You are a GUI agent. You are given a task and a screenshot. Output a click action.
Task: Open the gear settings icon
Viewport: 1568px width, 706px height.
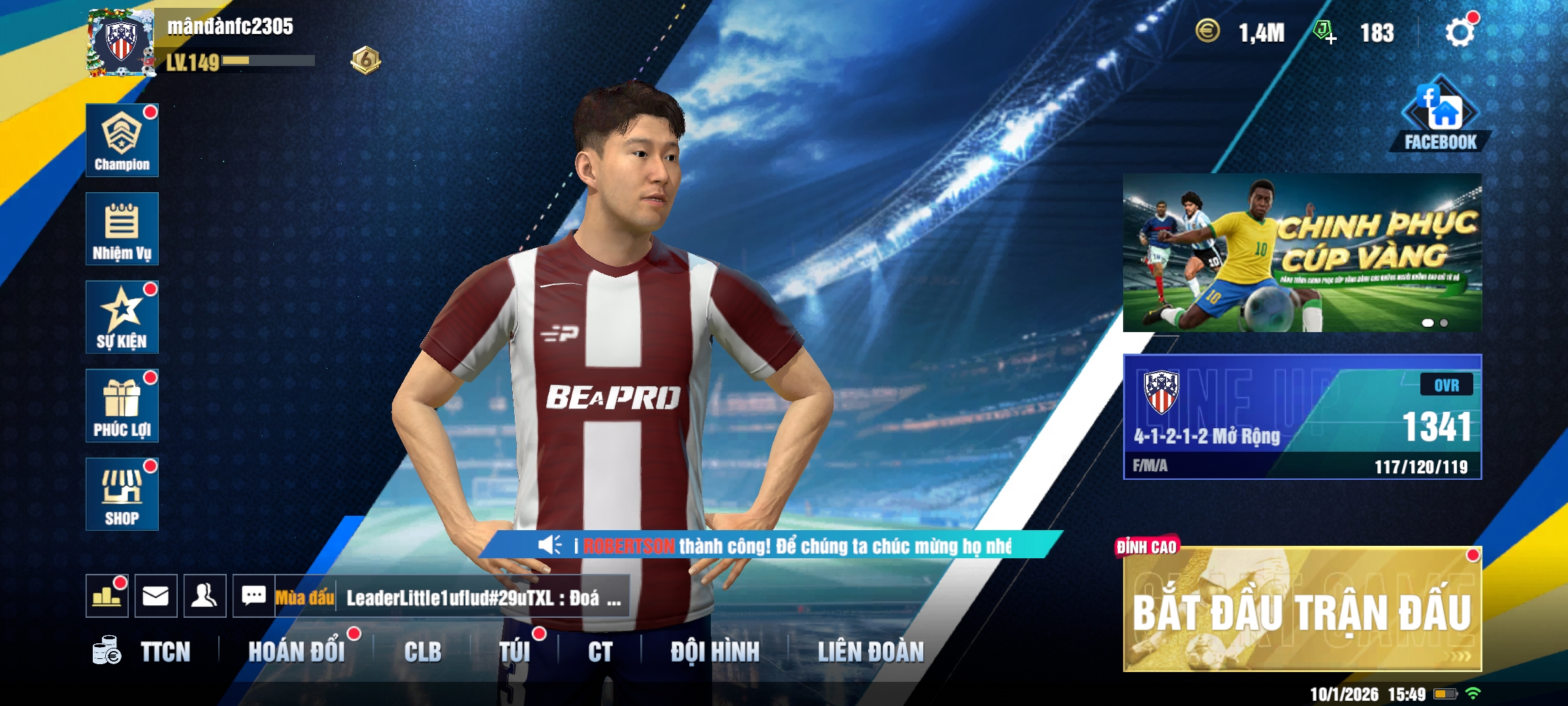(1460, 32)
